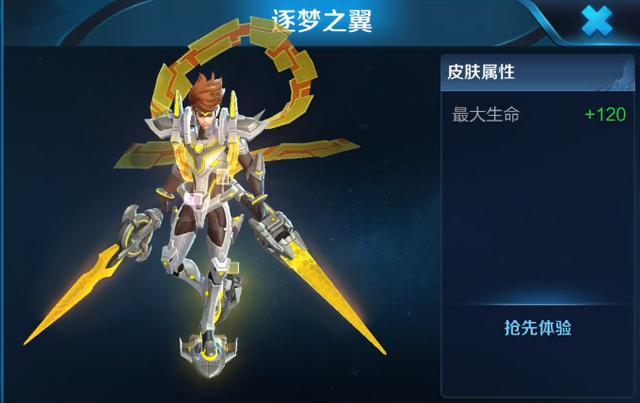640x403 pixels.
Task: Close the 逐梦之翼 skin preview window
Action: [x=597, y=21]
